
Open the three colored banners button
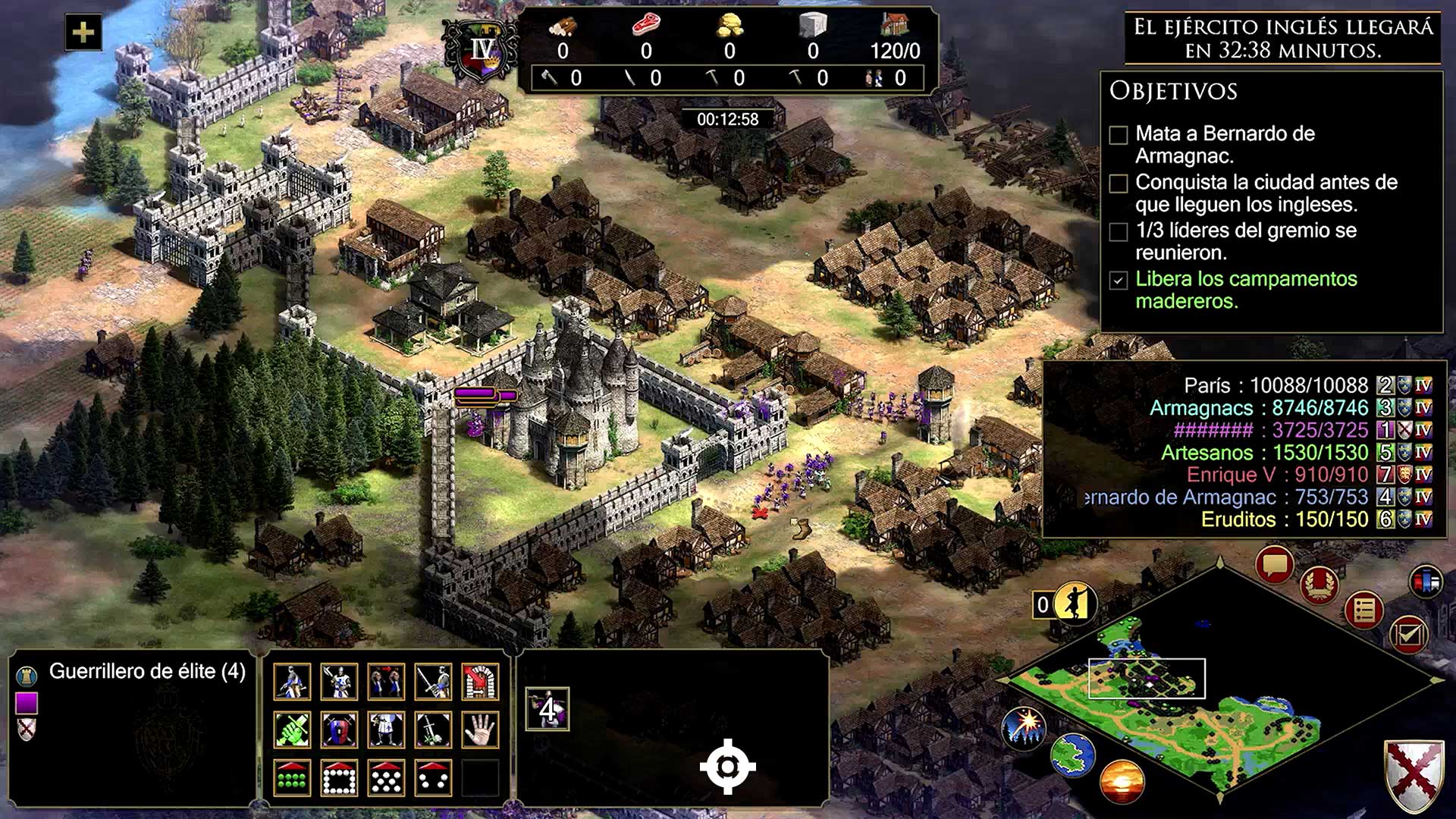click(1426, 582)
